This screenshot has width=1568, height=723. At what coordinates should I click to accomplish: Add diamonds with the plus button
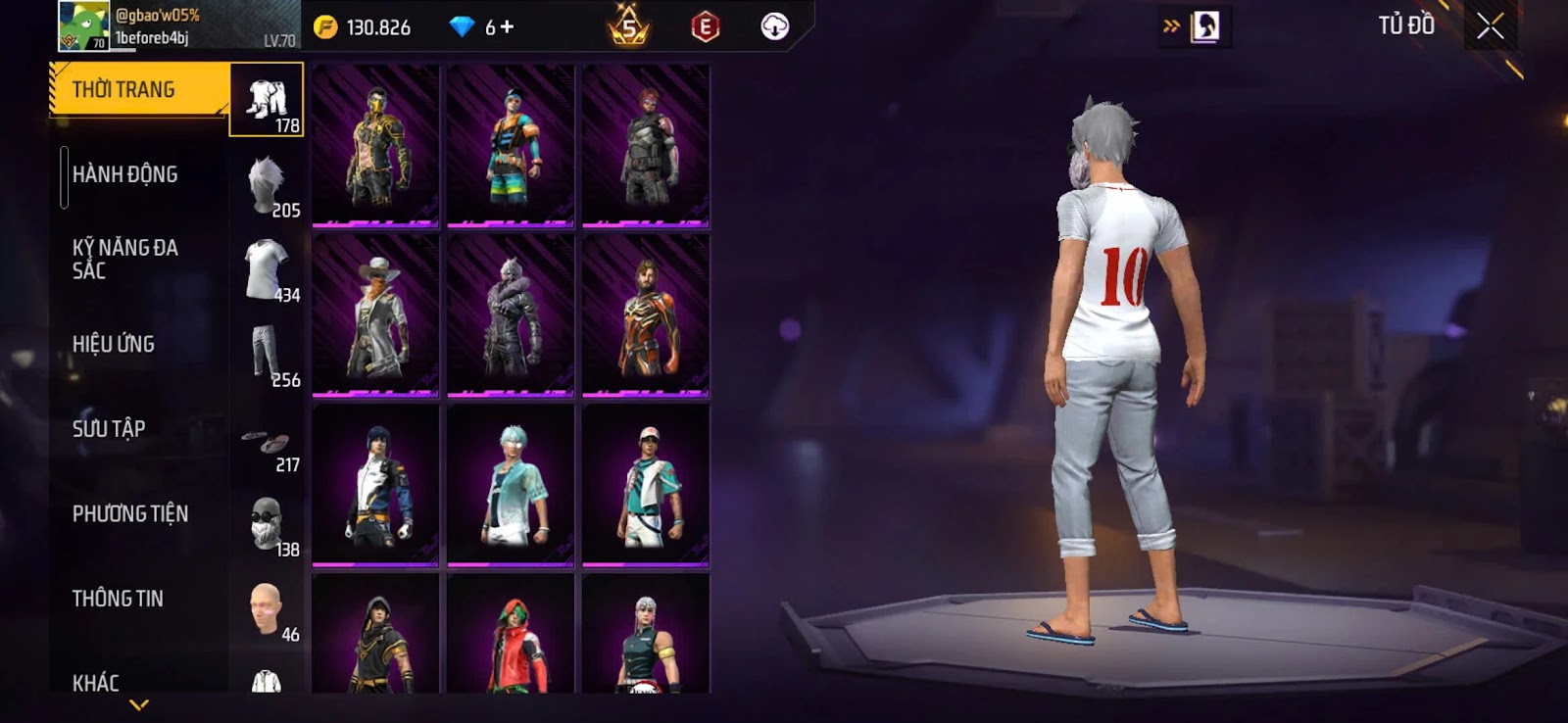point(507,26)
